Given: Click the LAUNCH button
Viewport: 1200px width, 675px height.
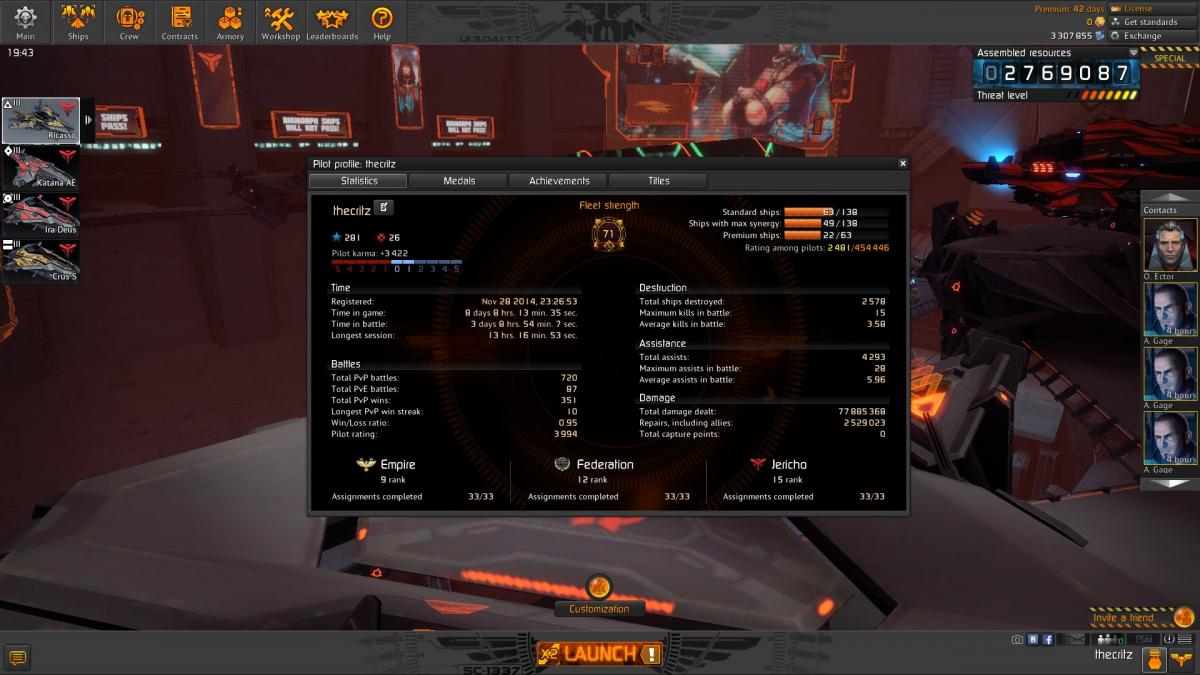Looking at the screenshot, I should (600, 654).
